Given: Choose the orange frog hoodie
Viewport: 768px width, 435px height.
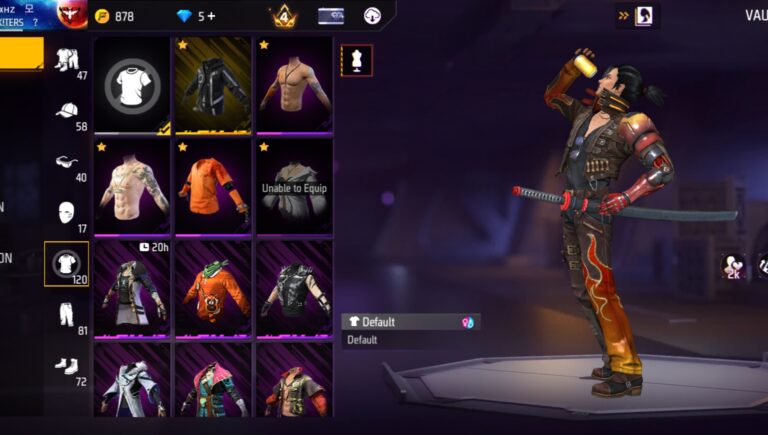Looking at the screenshot, I should pyautogui.click(x=213, y=288).
